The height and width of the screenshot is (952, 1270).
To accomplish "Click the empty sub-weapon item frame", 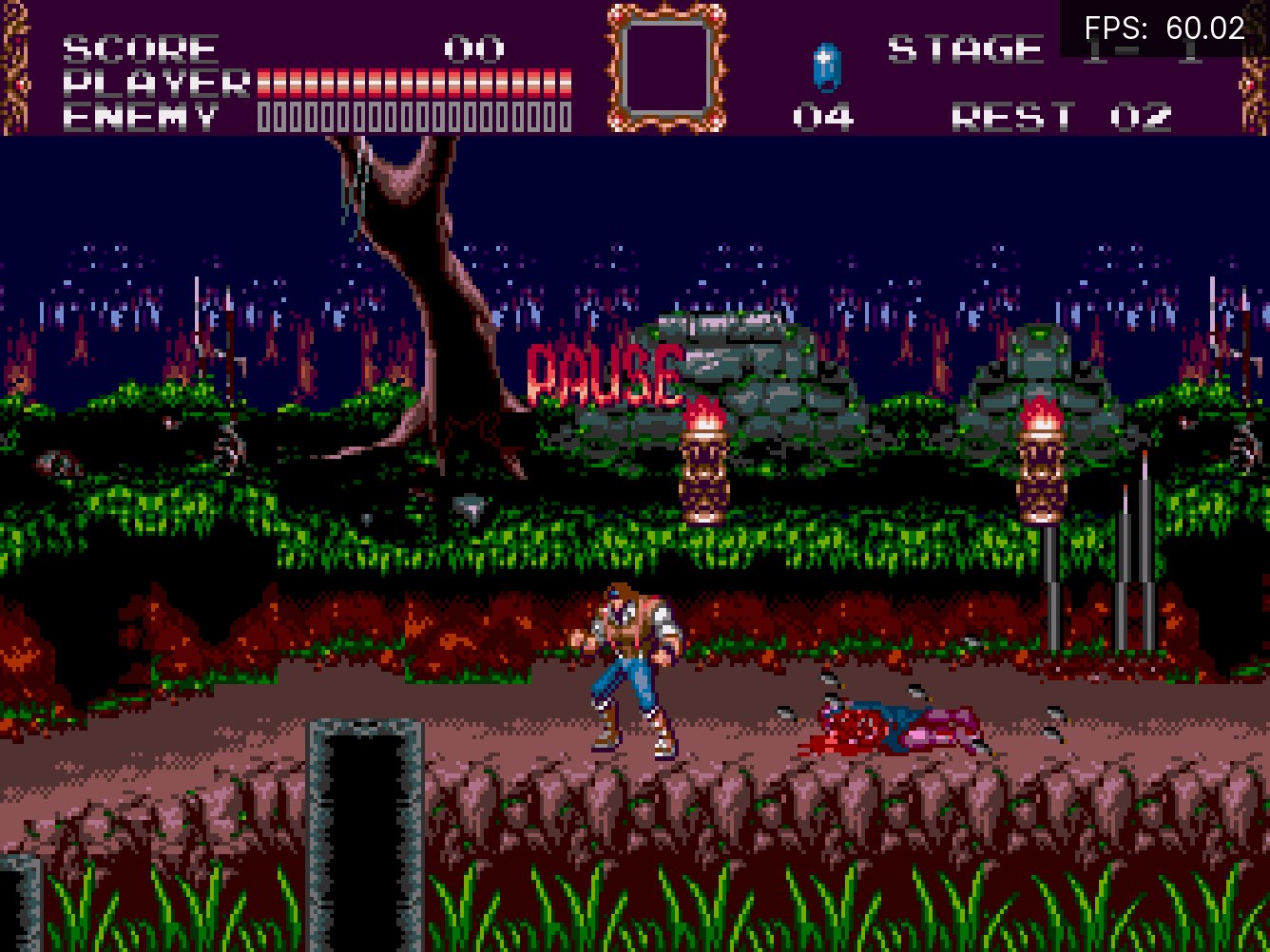I will pos(666,68).
